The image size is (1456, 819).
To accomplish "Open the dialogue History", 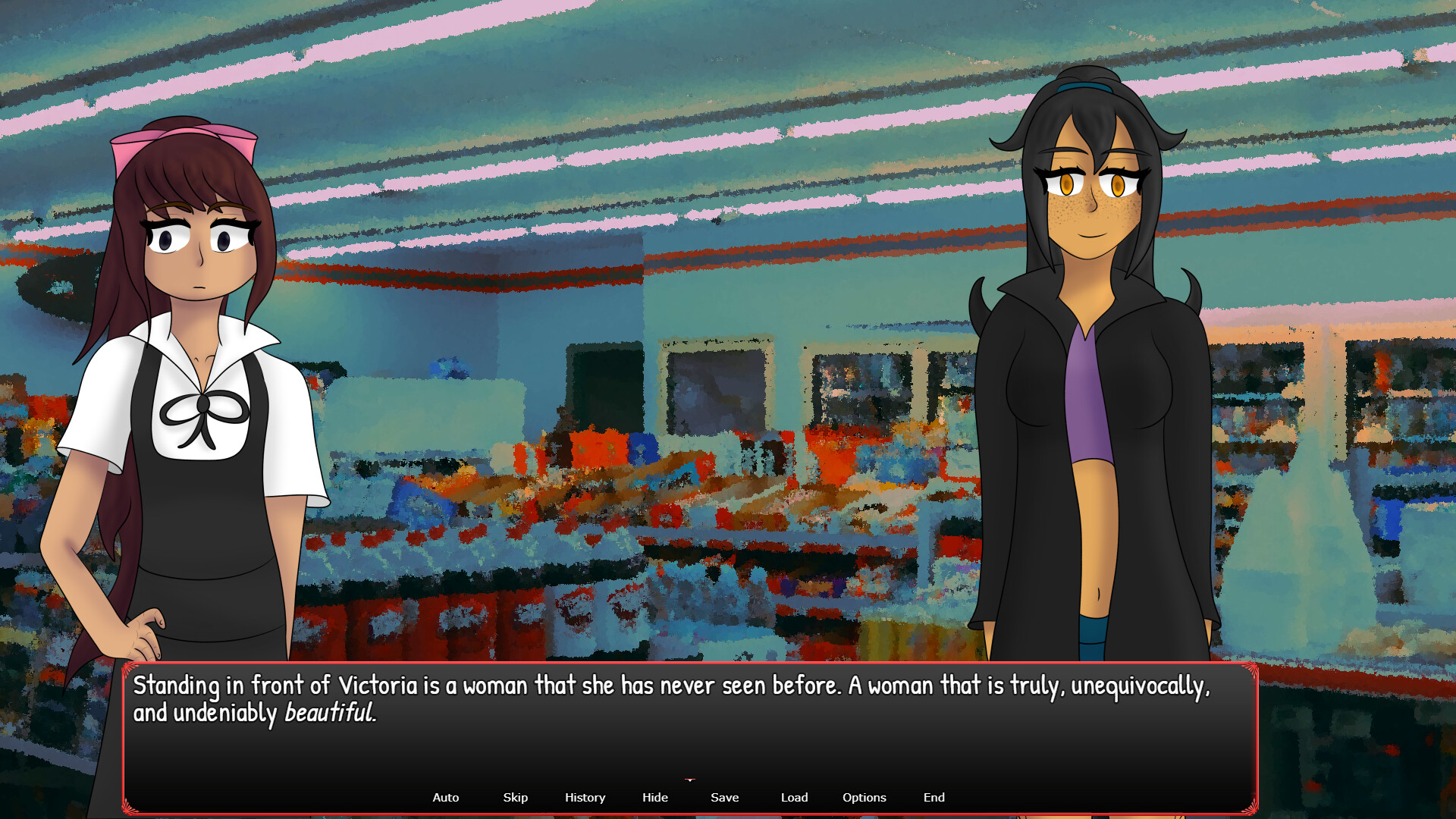I will tap(585, 797).
